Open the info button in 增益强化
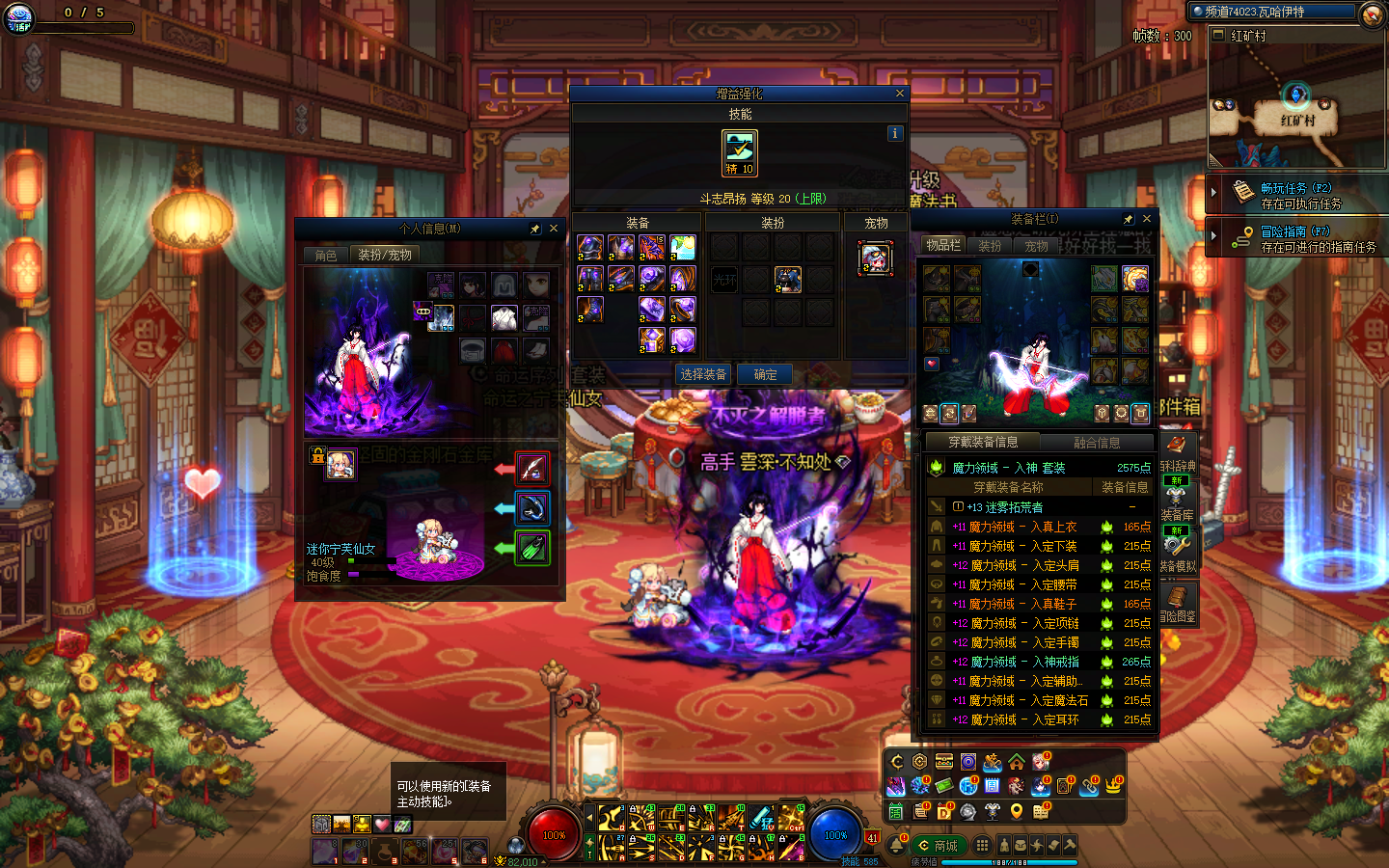Viewport: 1389px width, 868px height. pos(894,133)
